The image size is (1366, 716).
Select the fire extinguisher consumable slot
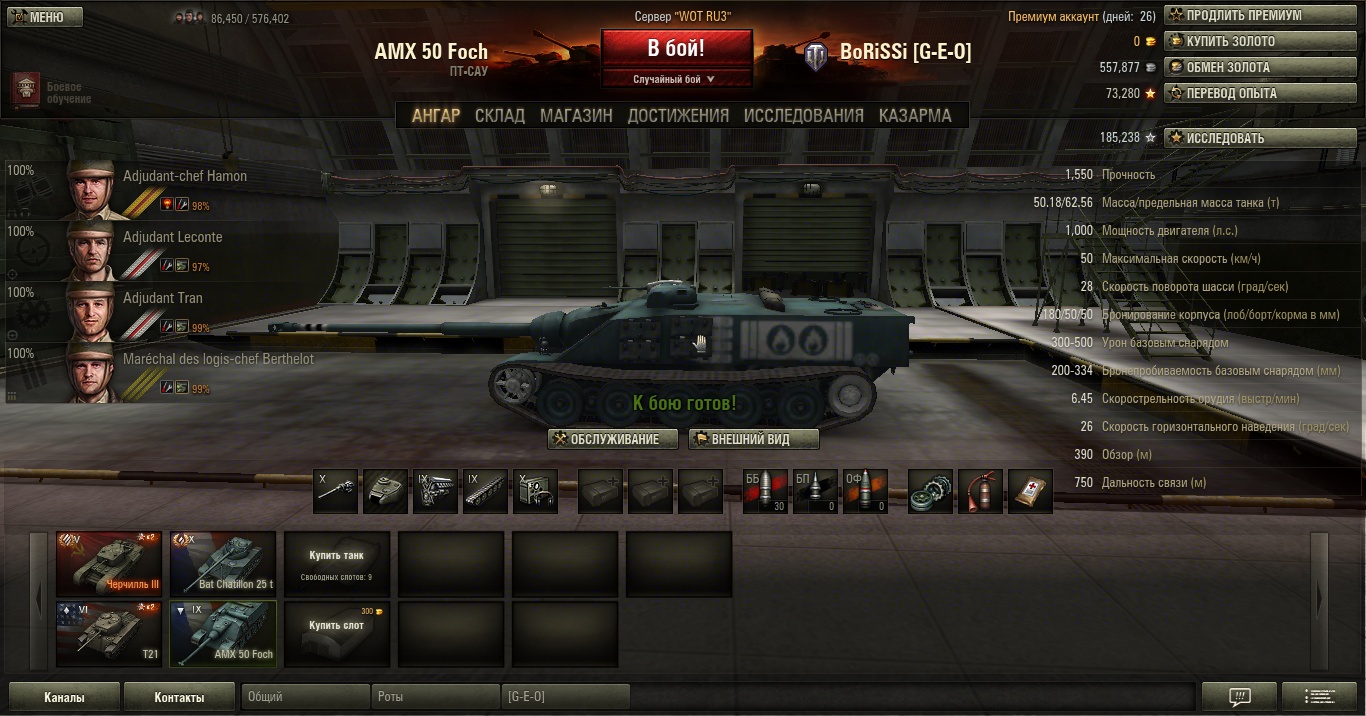(980, 491)
